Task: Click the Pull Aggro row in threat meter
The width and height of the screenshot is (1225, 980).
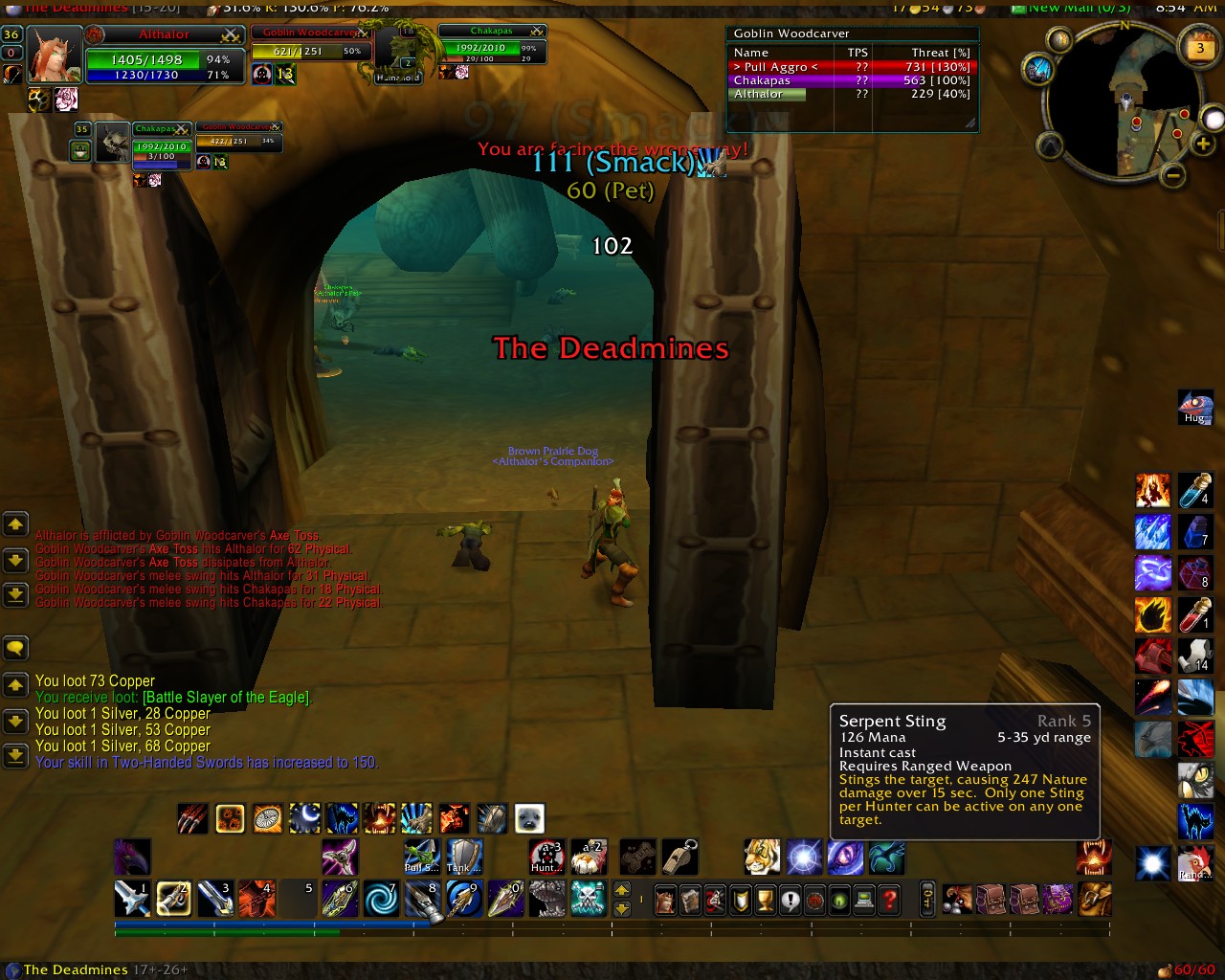Action: click(851, 67)
